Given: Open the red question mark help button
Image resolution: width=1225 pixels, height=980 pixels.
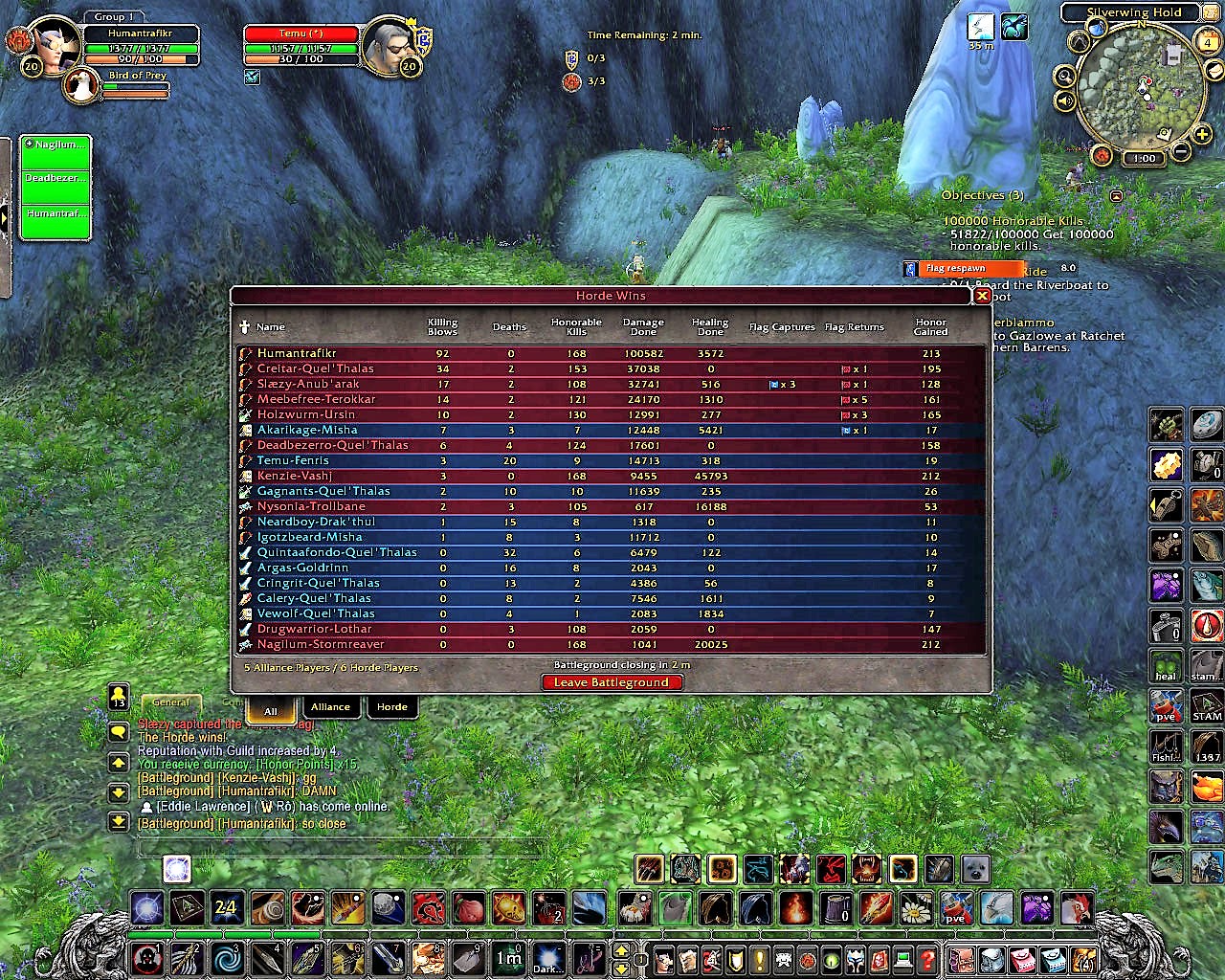Looking at the screenshot, I should click(926, 958).
